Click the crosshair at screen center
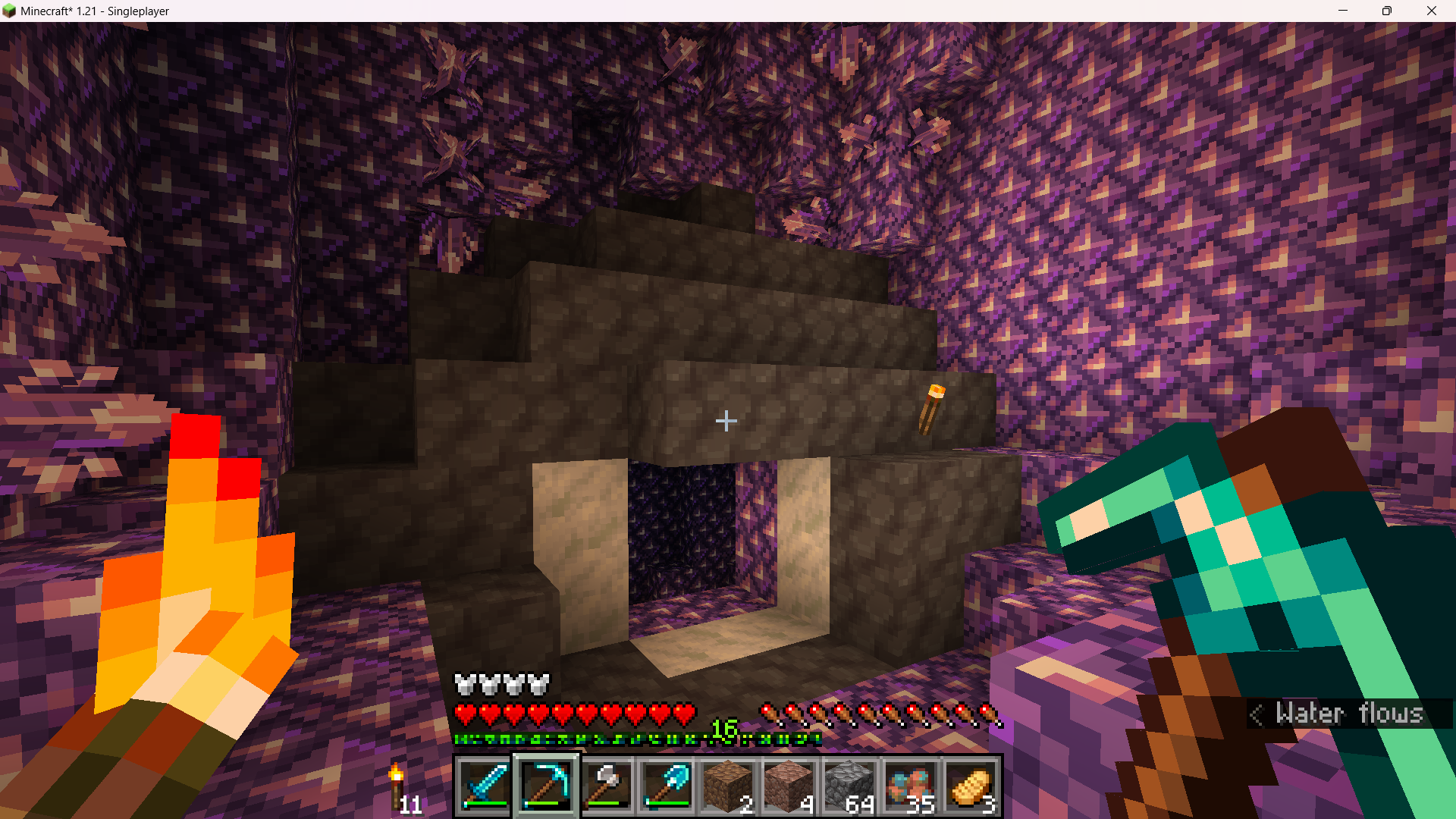 (726, 420)
